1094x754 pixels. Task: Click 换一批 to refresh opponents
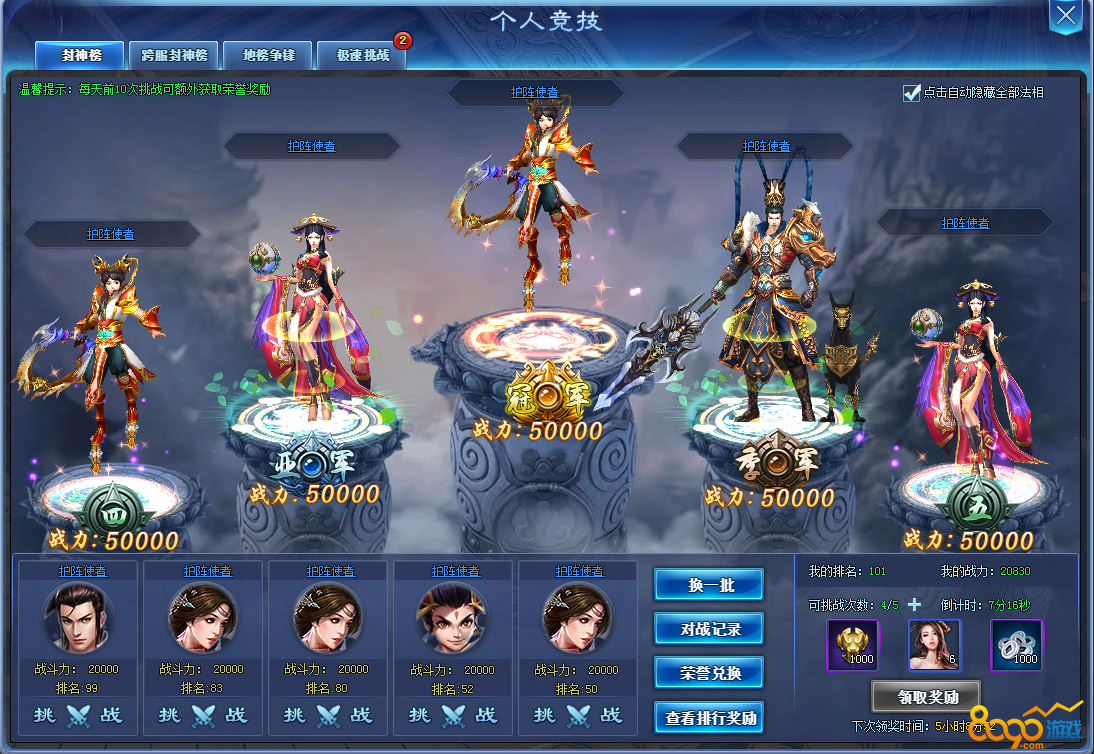pyautogui.click(x=709, y=585)
